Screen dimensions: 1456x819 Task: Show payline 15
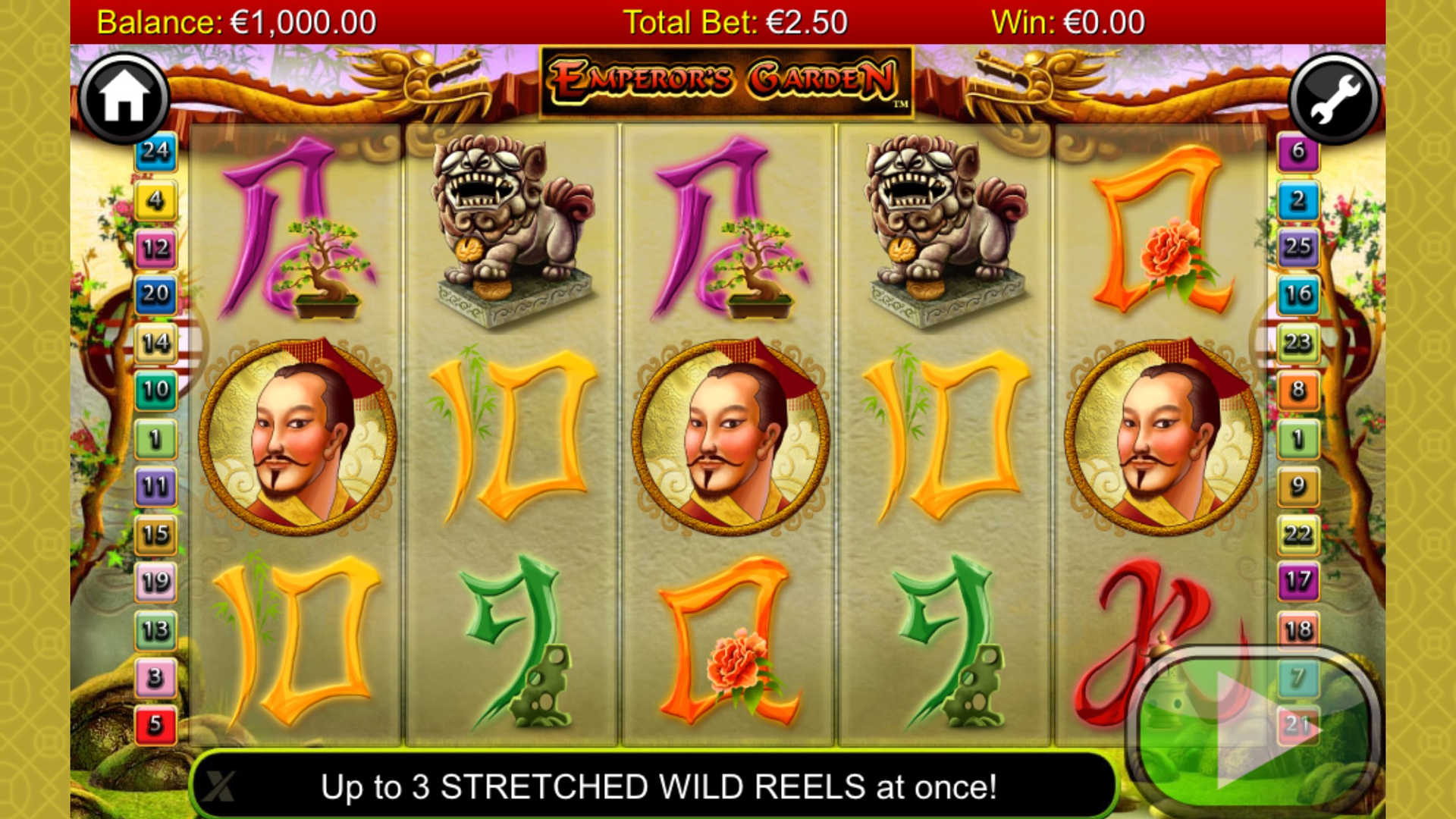pos(155,535)
